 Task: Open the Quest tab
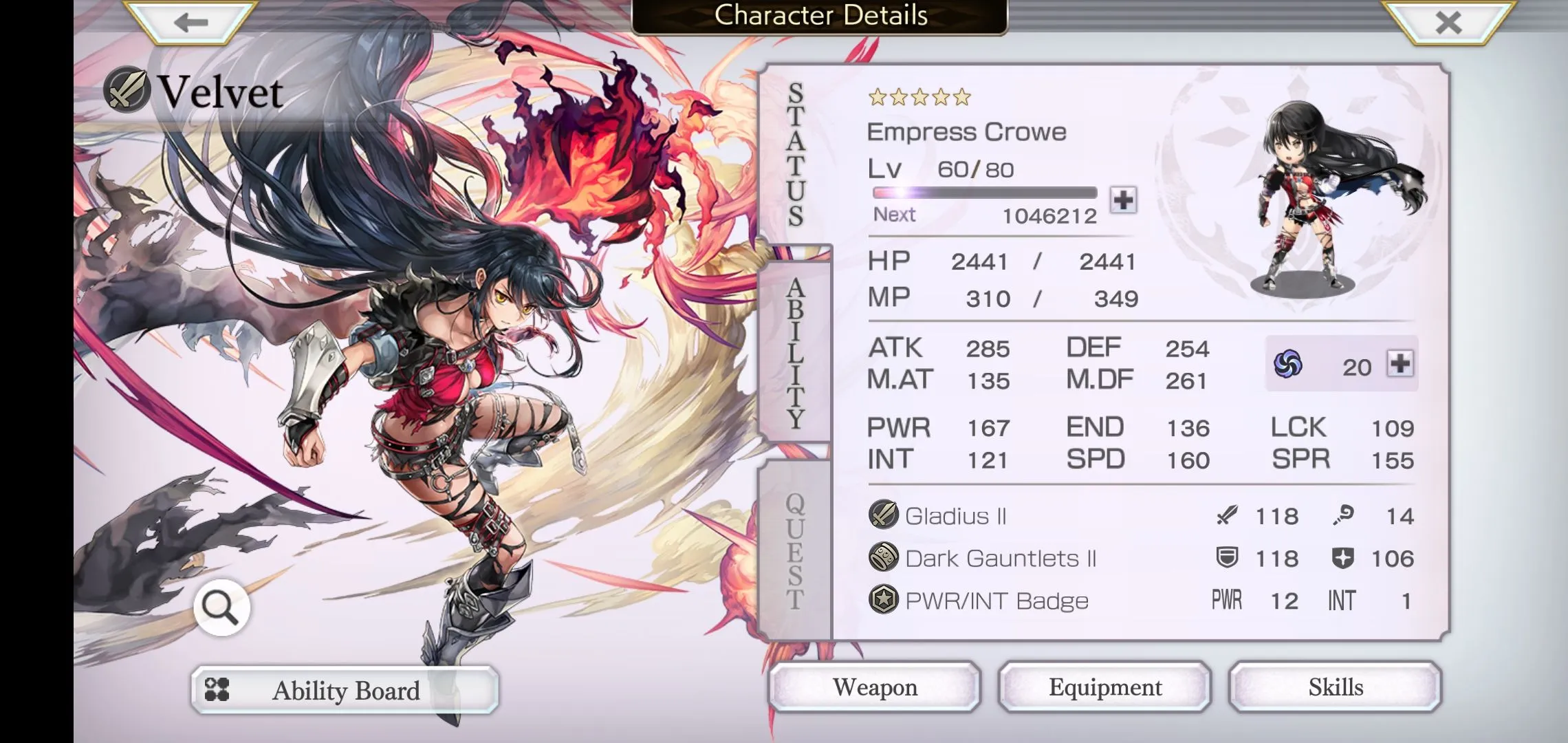point(796,550)
